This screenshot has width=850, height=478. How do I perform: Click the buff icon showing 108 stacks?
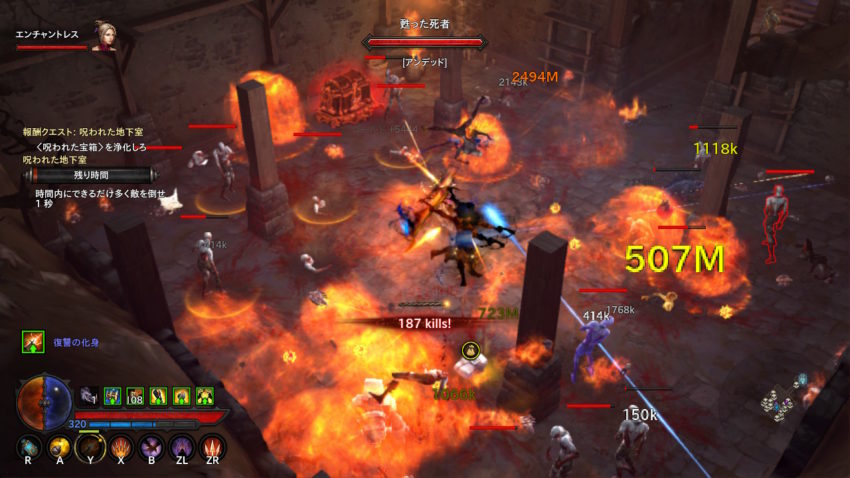[135, 397]
